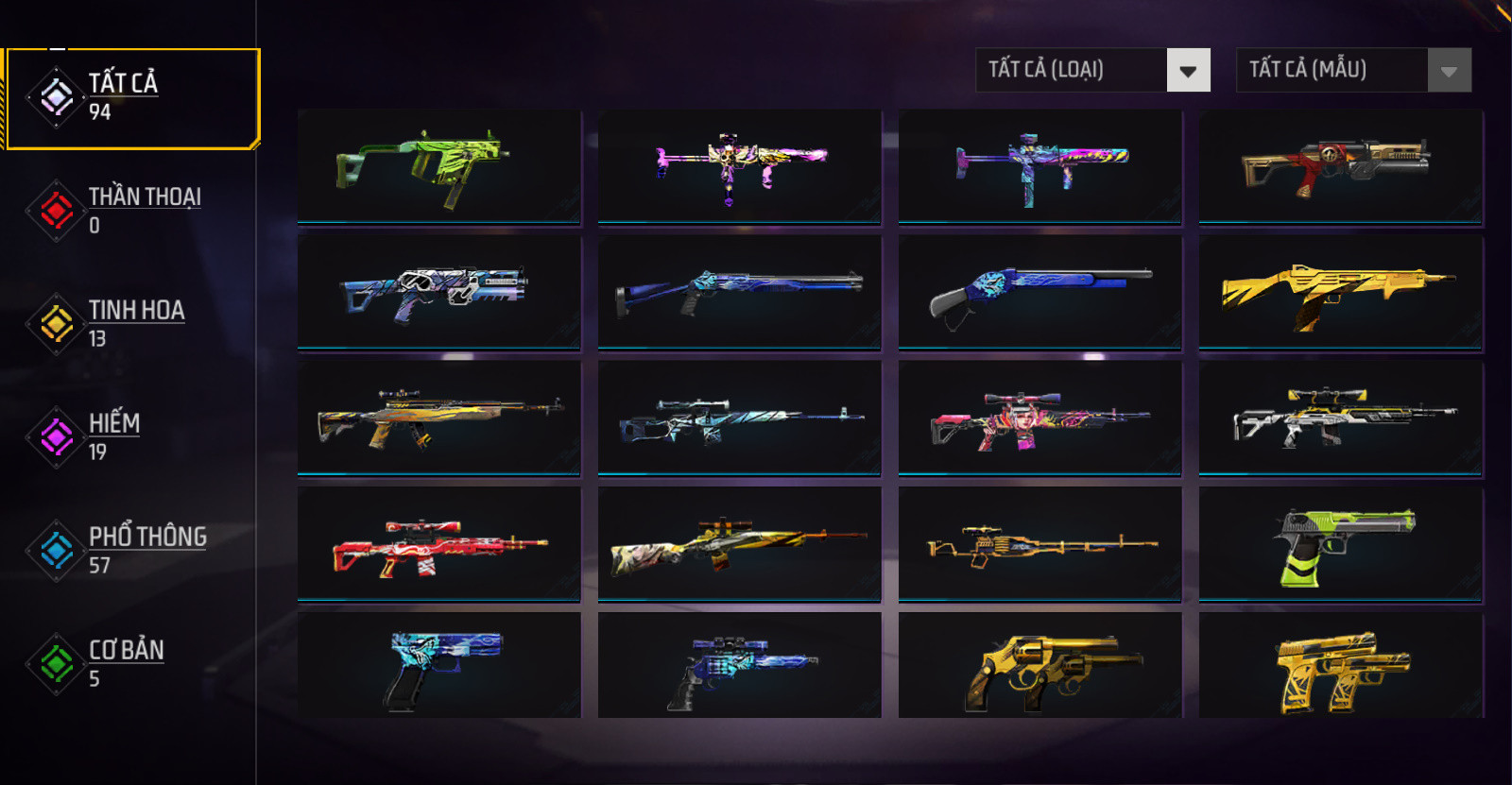Select the pink anime-girl rifle skin
Viewport: 1512px width, 785px height.
1039,418
